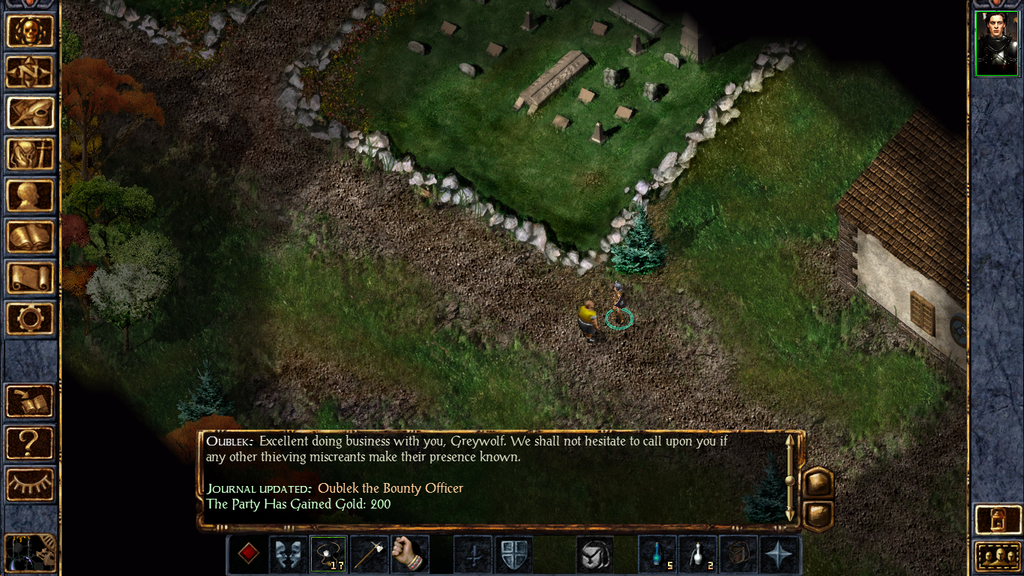Image resolution: width=1024 pixels, height=576 pixels.
Task: Open the mage spellbook
Action: click(30, 236)
